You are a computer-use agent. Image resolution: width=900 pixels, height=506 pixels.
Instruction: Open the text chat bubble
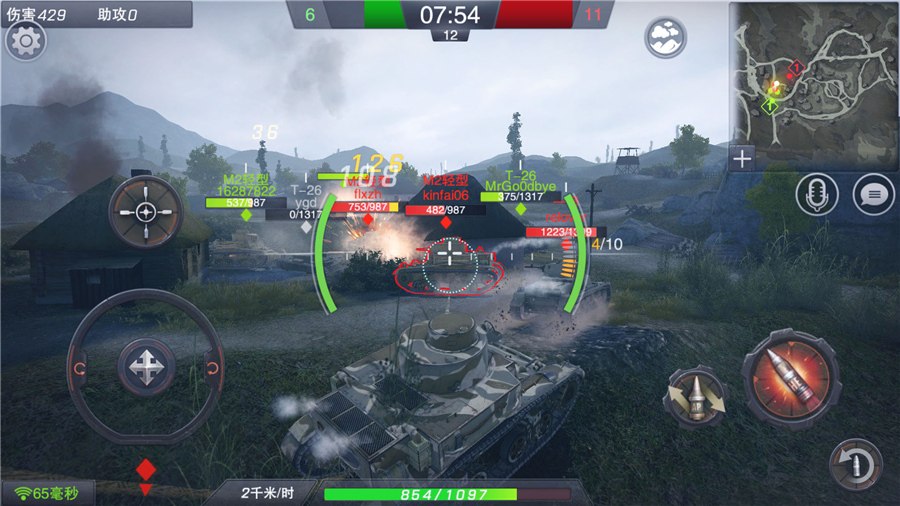point(873,194)
